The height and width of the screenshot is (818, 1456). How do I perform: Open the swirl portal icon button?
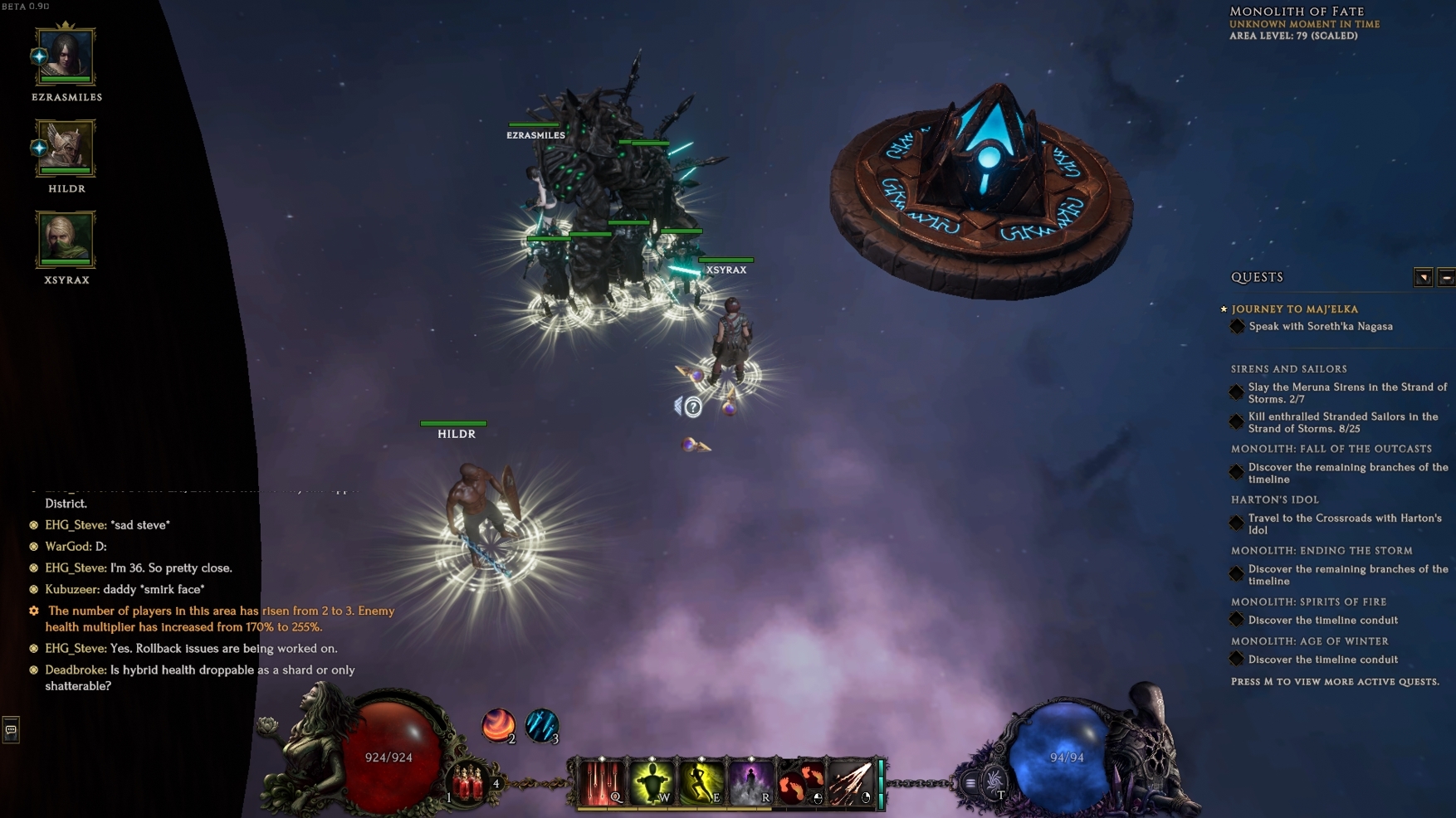(994, 781)
